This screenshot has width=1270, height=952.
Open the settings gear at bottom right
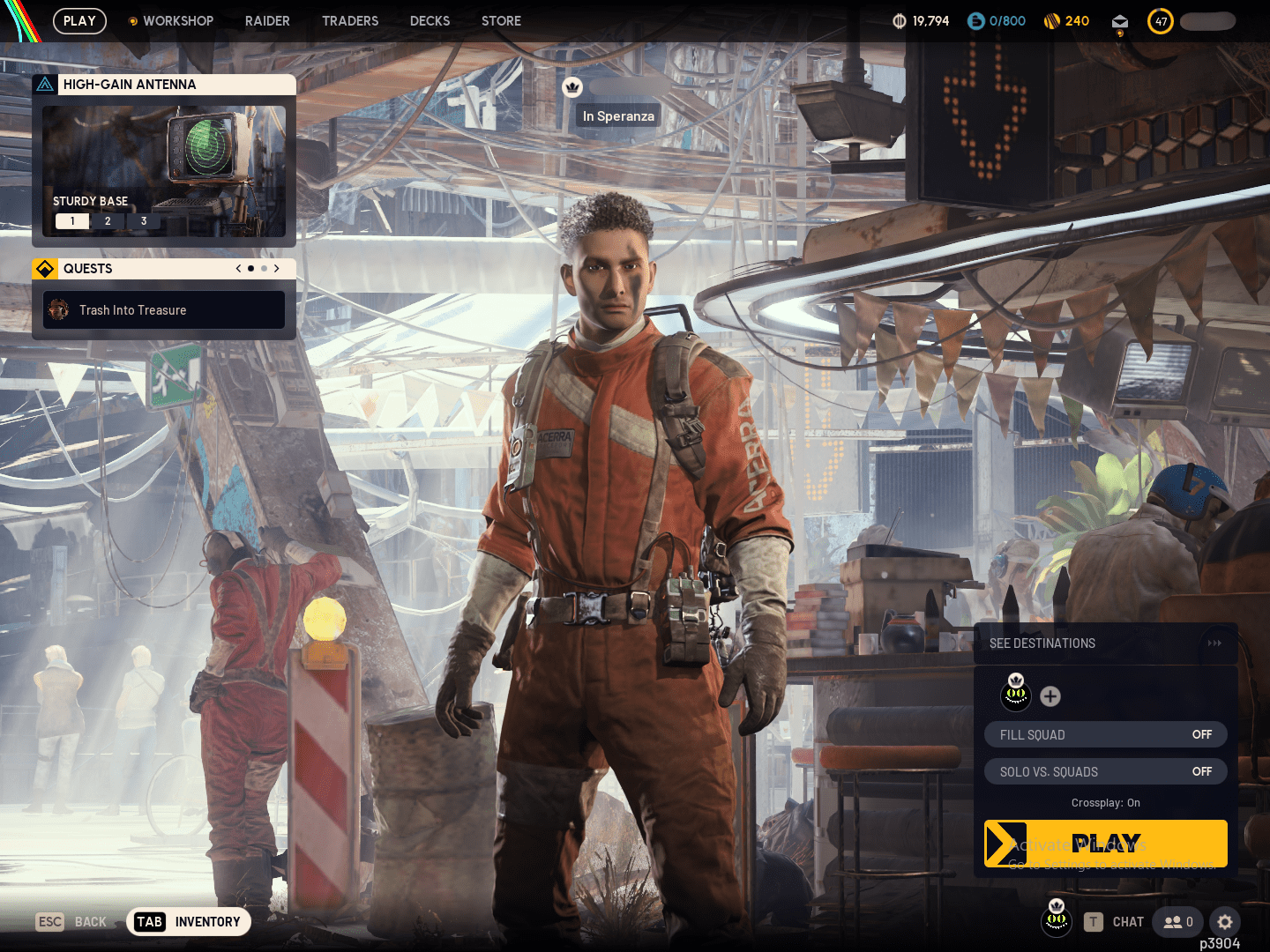tap(1225, 922)
